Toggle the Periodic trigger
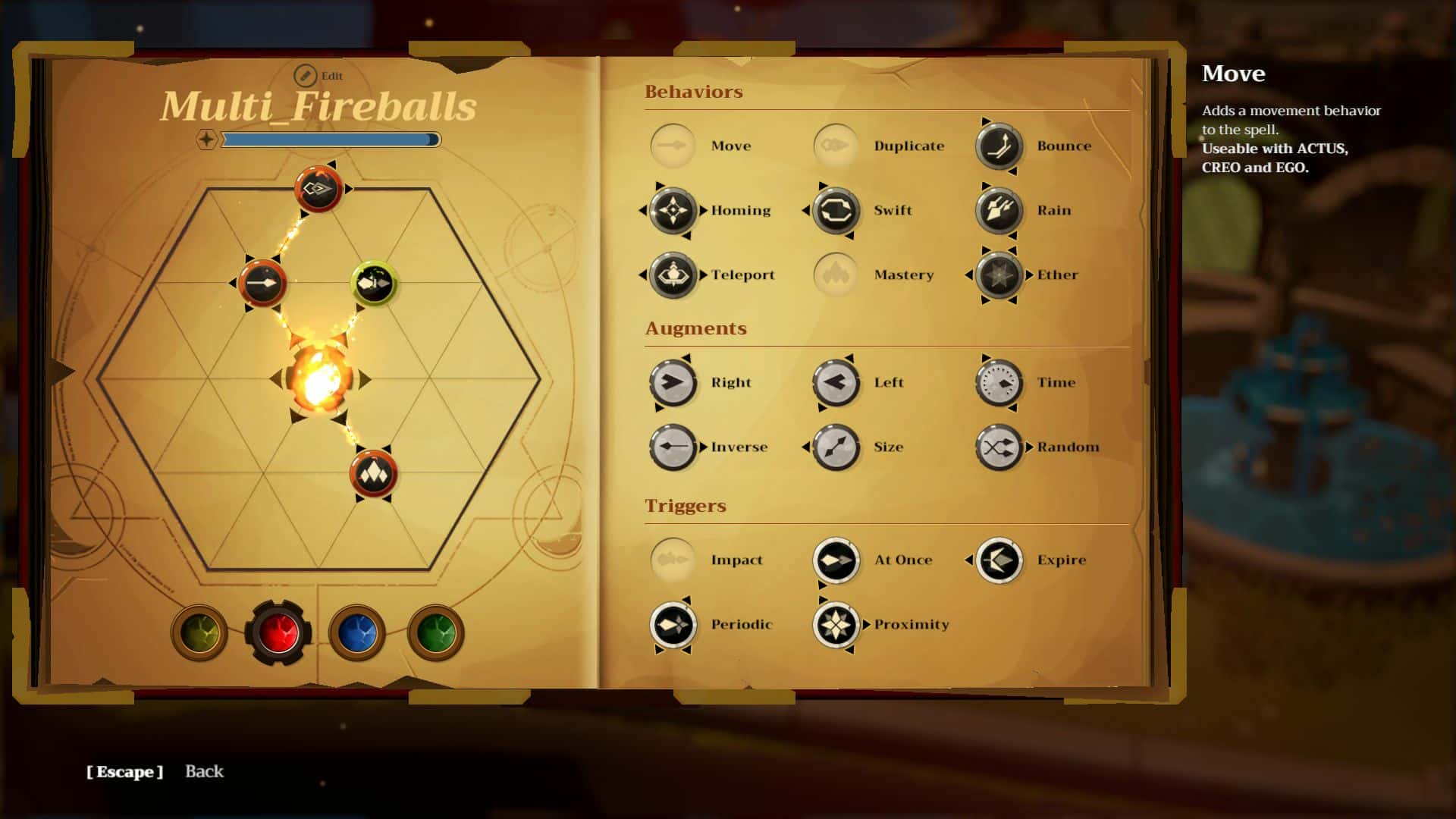1456x819 pixels. 672,624
